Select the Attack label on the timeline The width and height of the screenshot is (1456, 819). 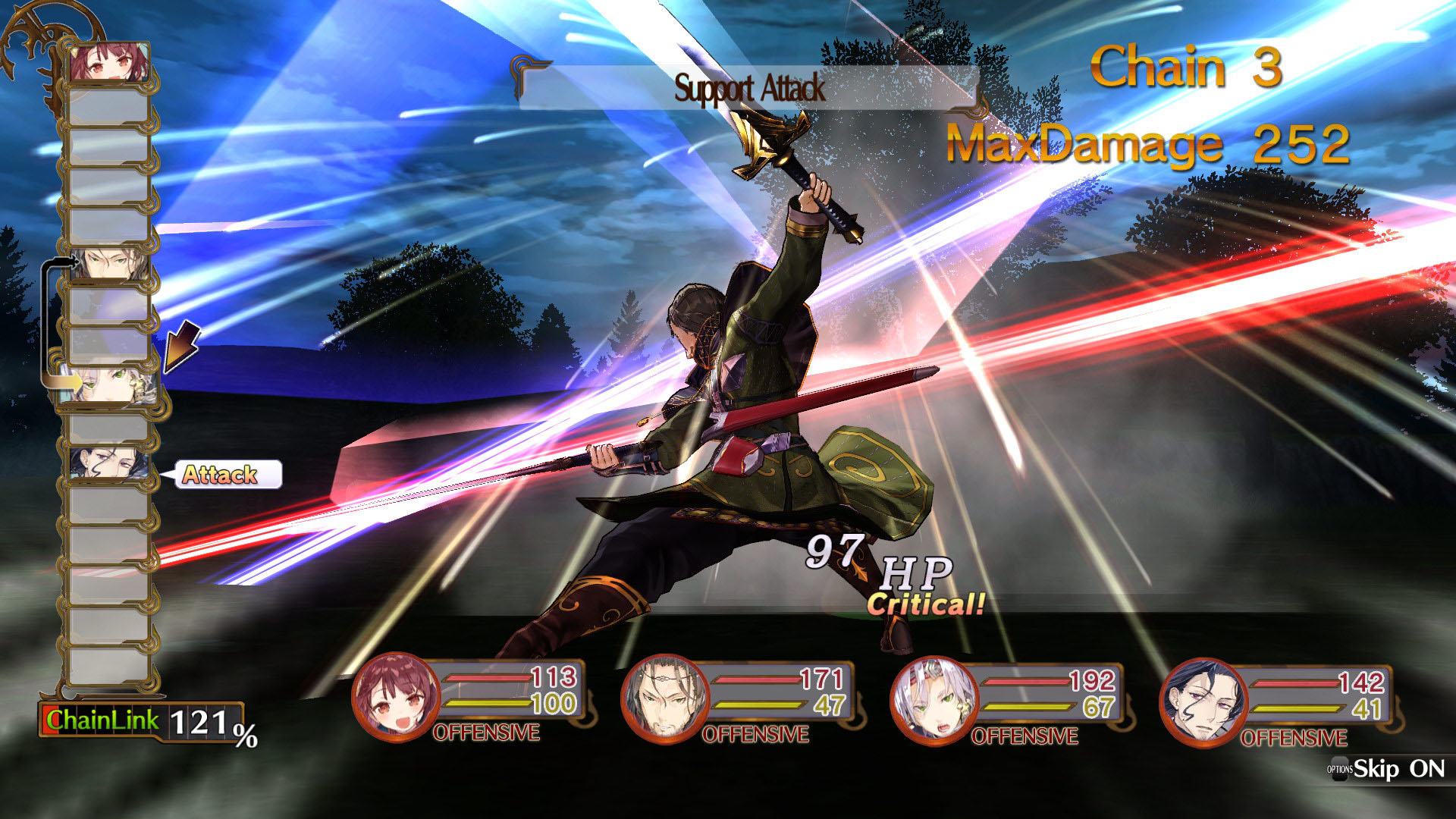pos(221,475)
